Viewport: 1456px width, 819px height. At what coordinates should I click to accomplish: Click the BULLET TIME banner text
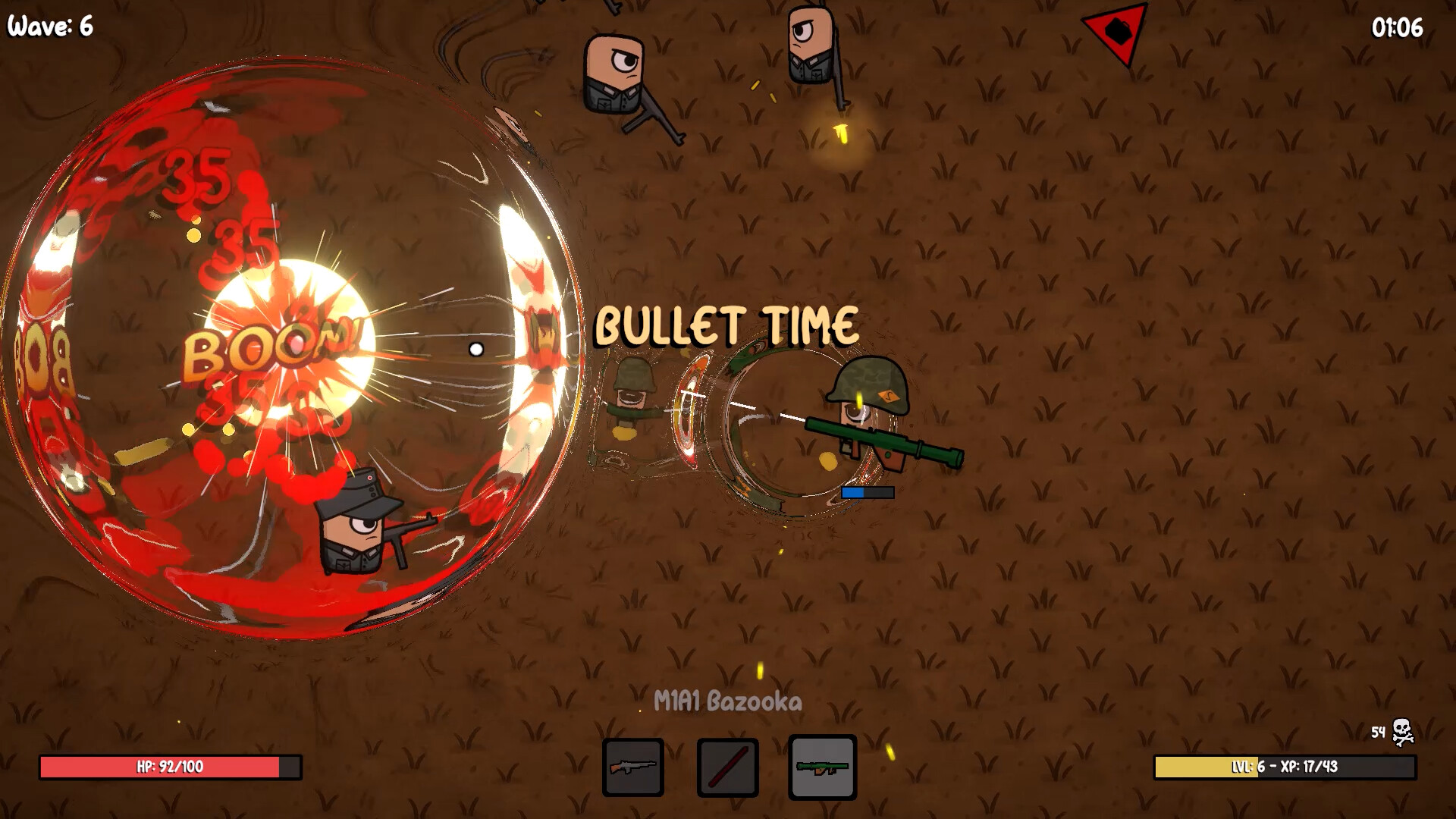click(x=726, y=325)
